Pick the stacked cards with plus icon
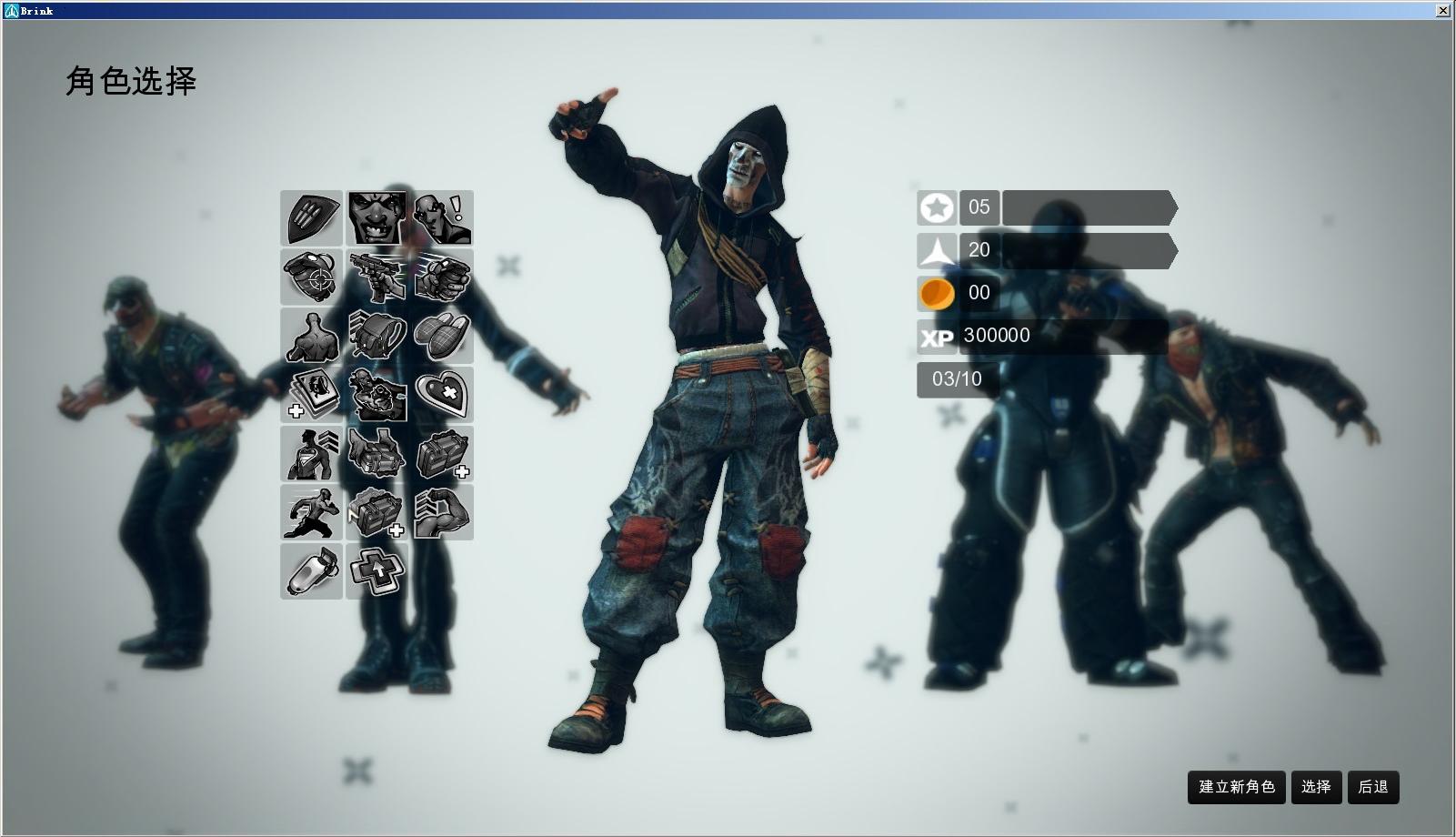The image size is (1456, 837). pos(311,395)
